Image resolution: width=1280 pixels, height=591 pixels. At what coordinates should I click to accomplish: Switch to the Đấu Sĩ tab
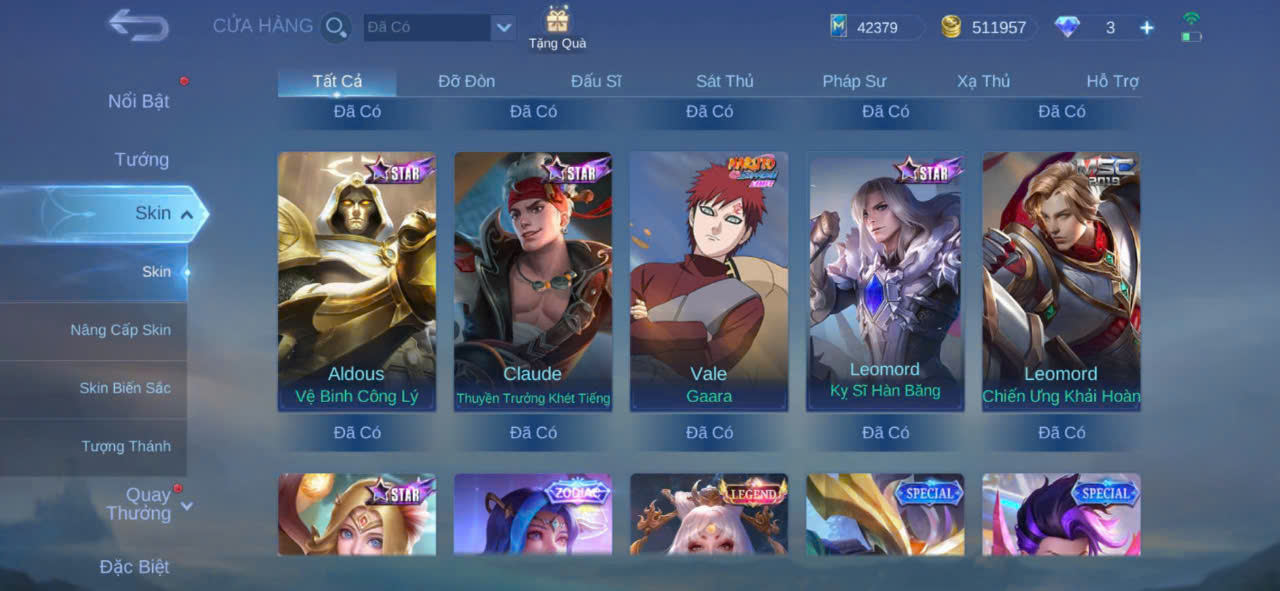click(x=596, y=81)
